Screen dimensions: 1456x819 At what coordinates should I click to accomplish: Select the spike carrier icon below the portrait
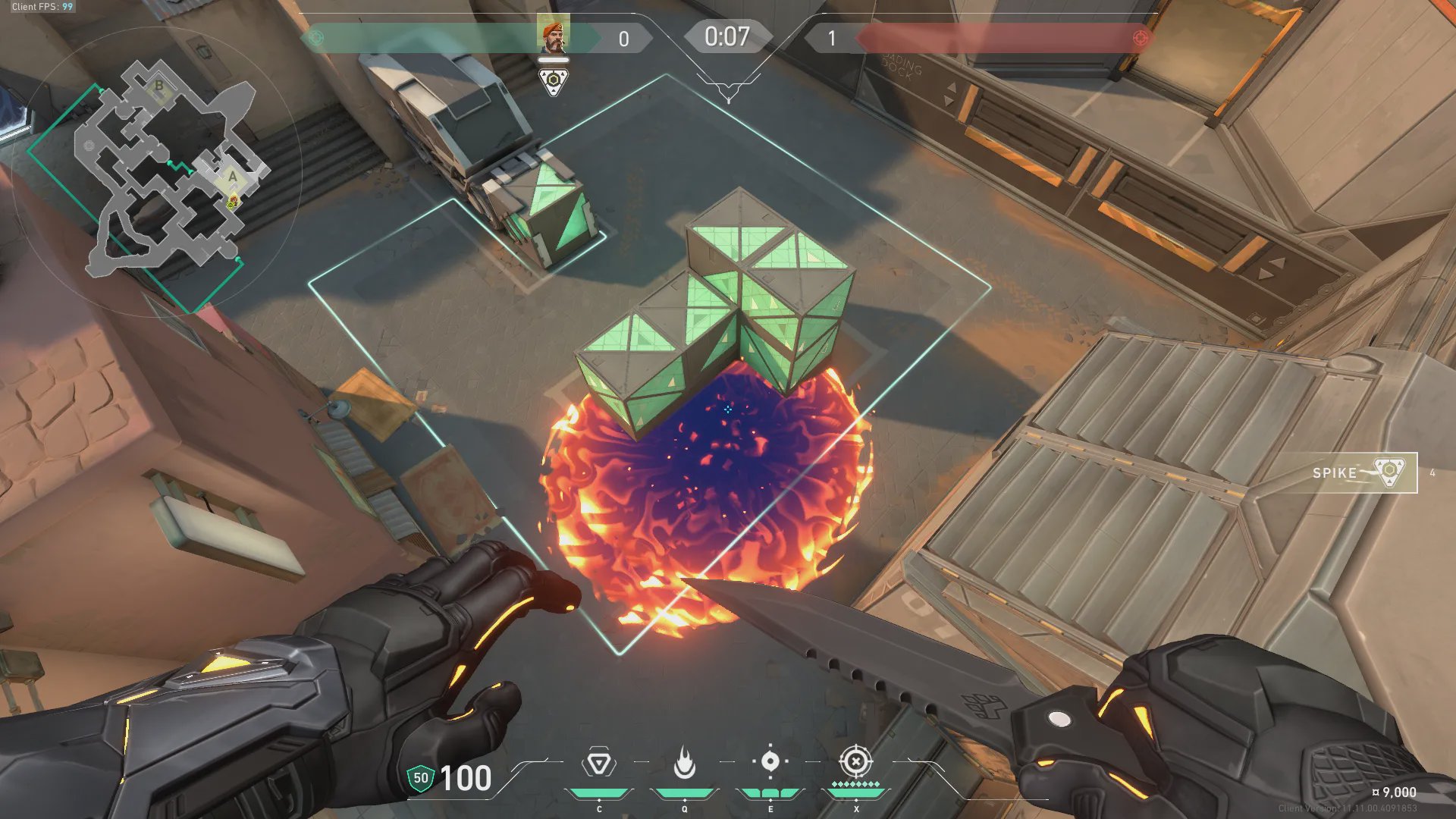click(554, 81)
